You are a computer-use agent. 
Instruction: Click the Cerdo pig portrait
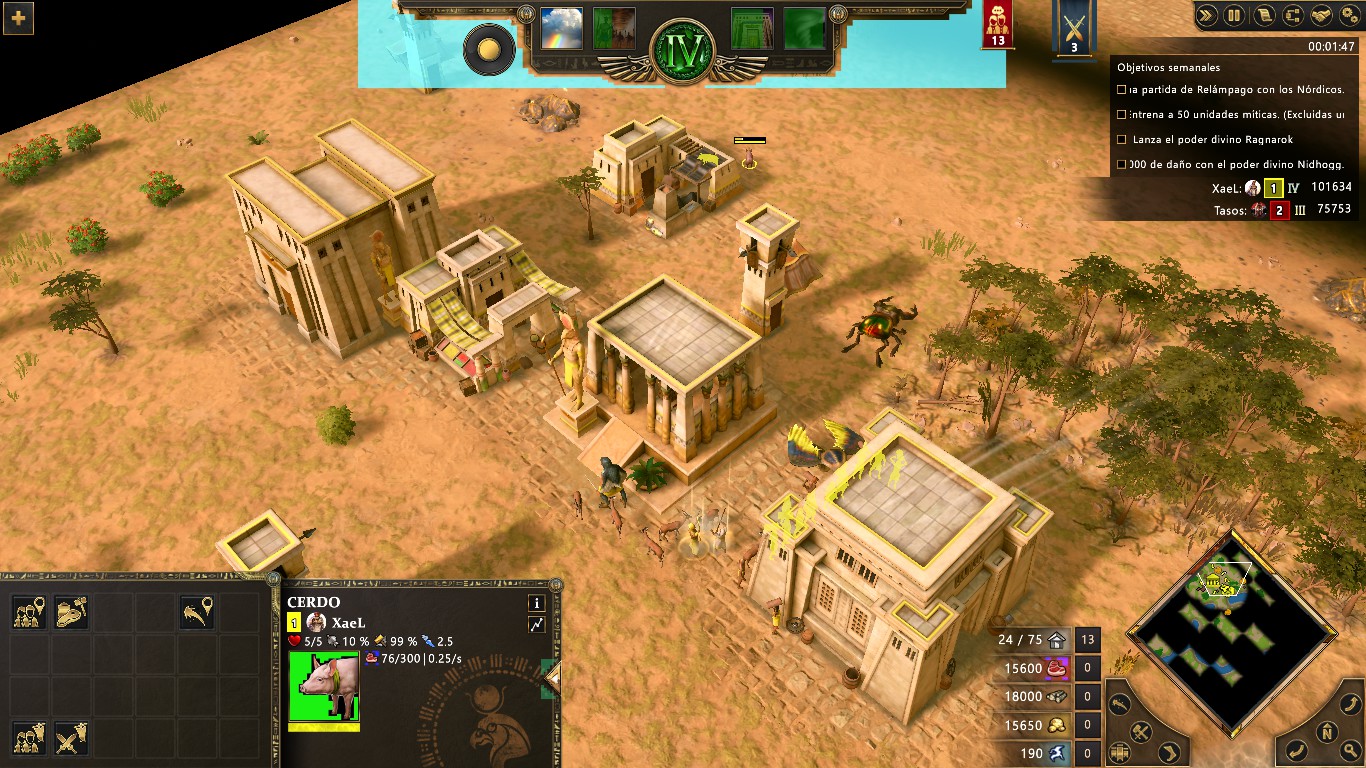[x=323, y=685]
